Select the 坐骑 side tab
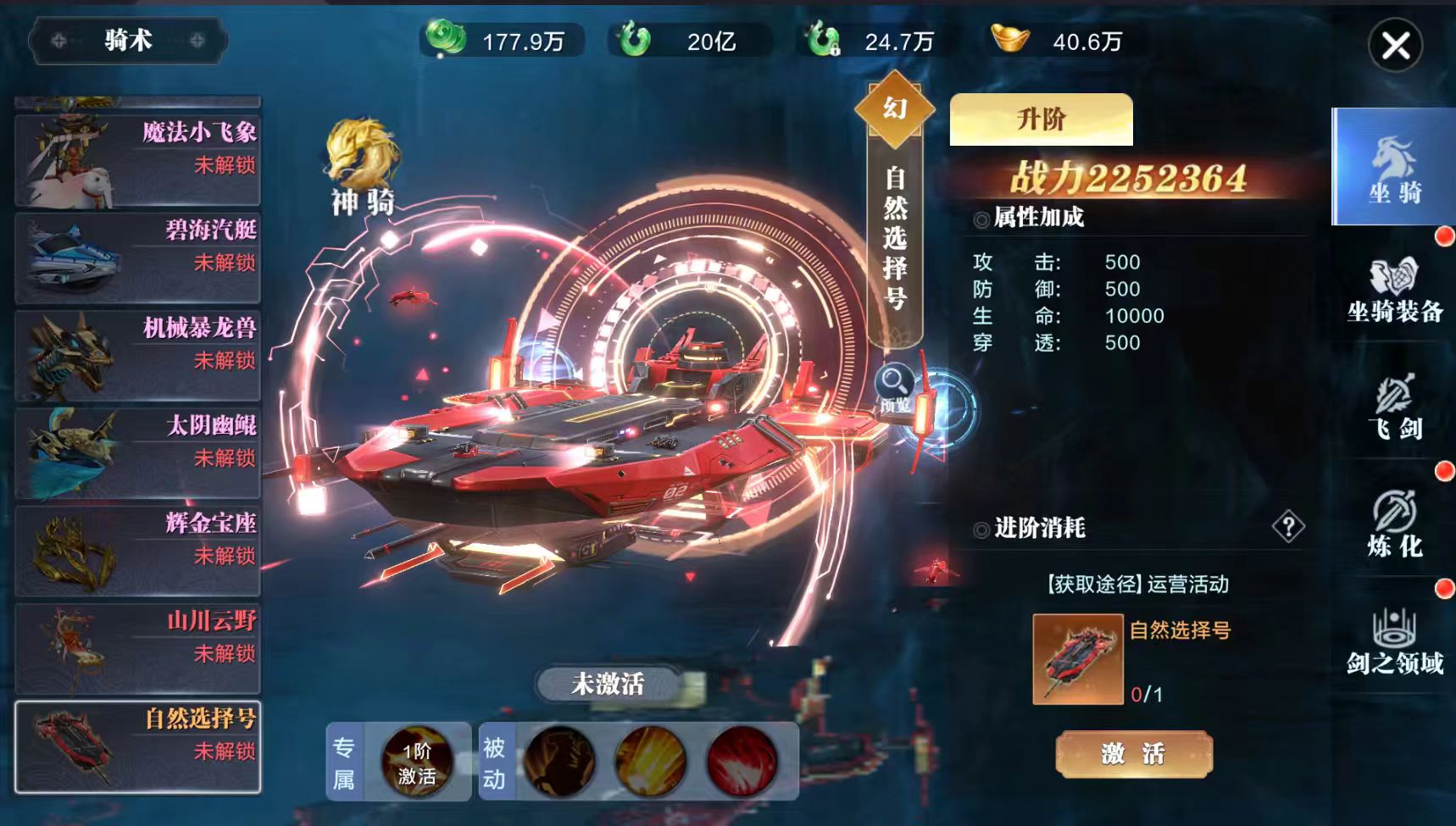 pos(1394,168)
